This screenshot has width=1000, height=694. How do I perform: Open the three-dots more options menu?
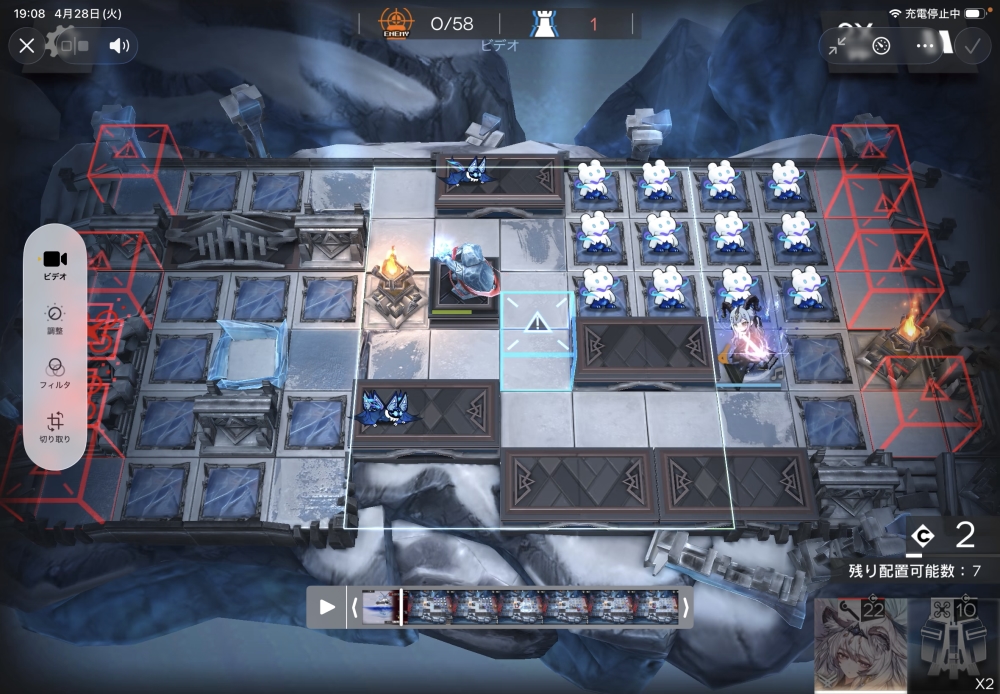[925, 46]
